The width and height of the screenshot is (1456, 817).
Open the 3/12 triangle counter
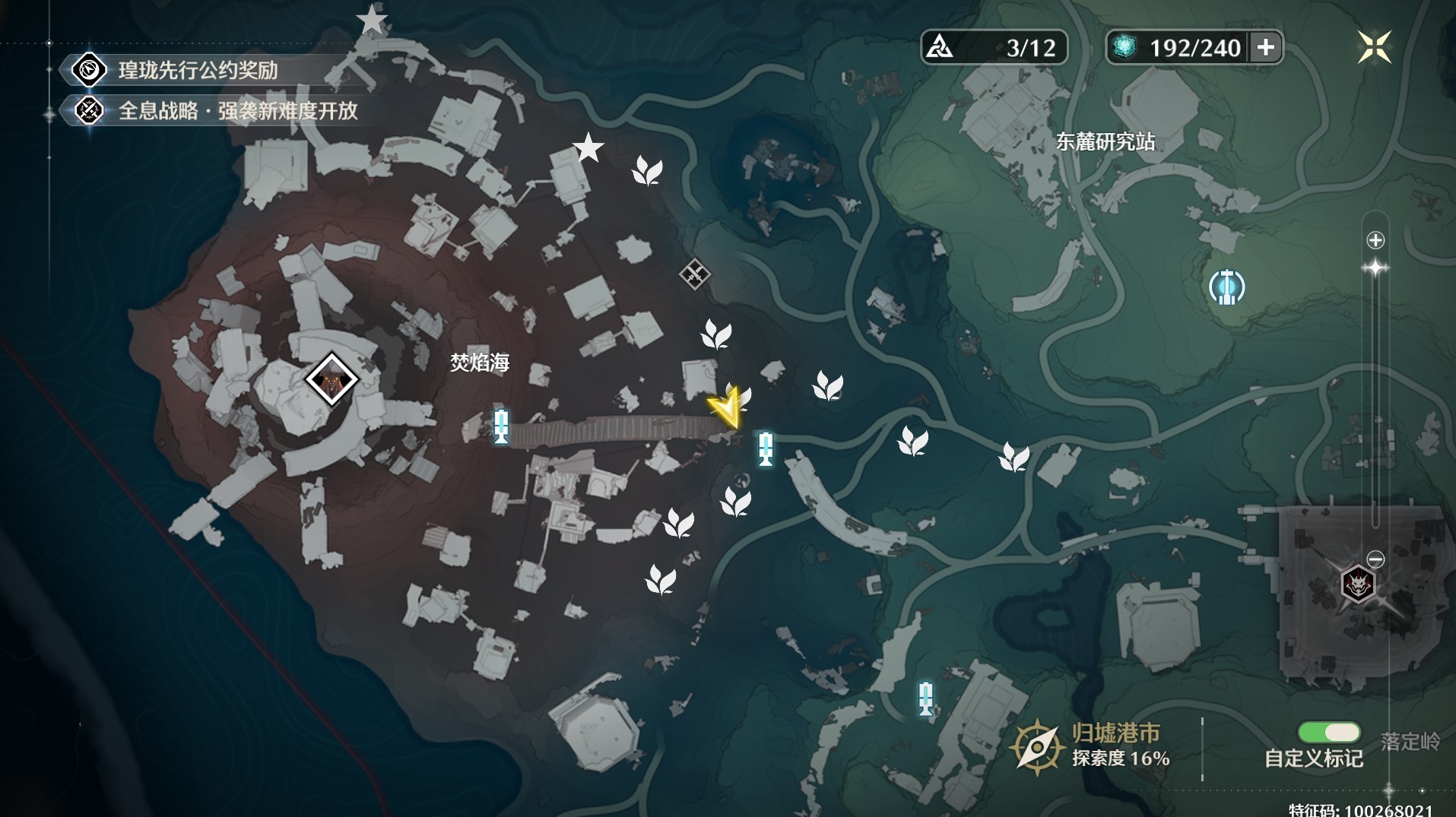[994, 47]
